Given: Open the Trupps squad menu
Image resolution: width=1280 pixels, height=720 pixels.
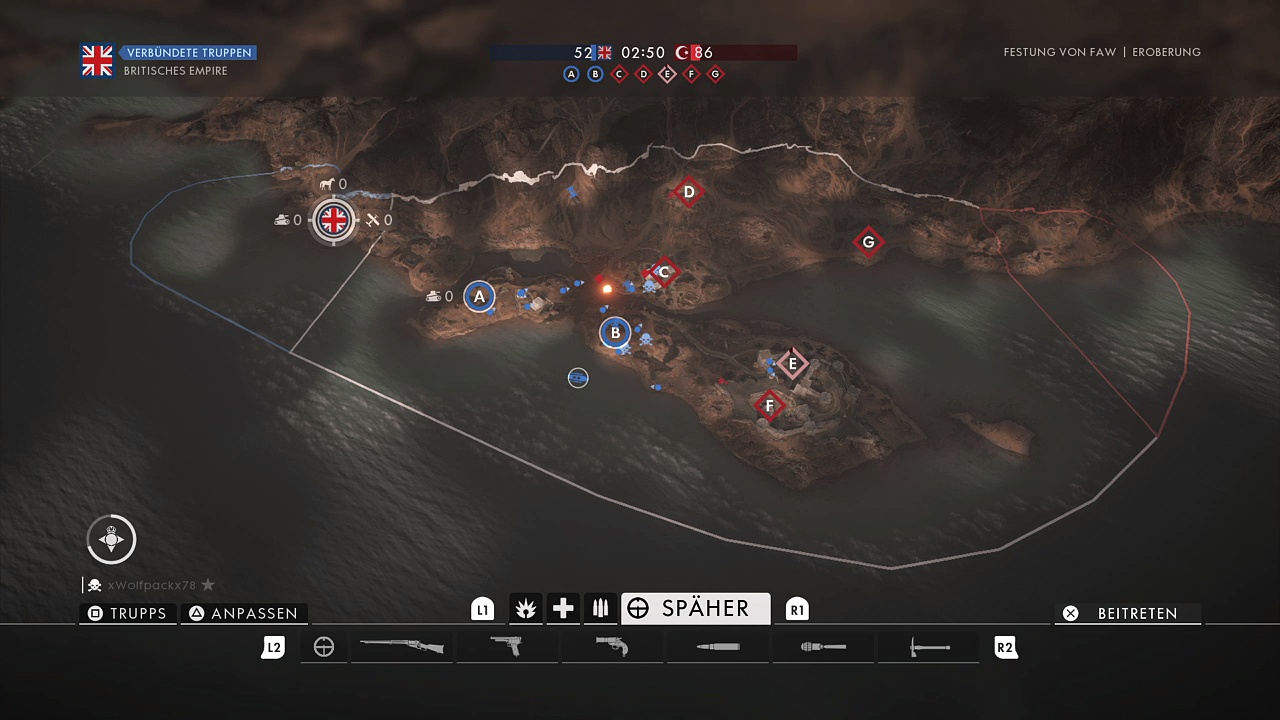Looking at the screenshot, I should (x=128, y=613).
